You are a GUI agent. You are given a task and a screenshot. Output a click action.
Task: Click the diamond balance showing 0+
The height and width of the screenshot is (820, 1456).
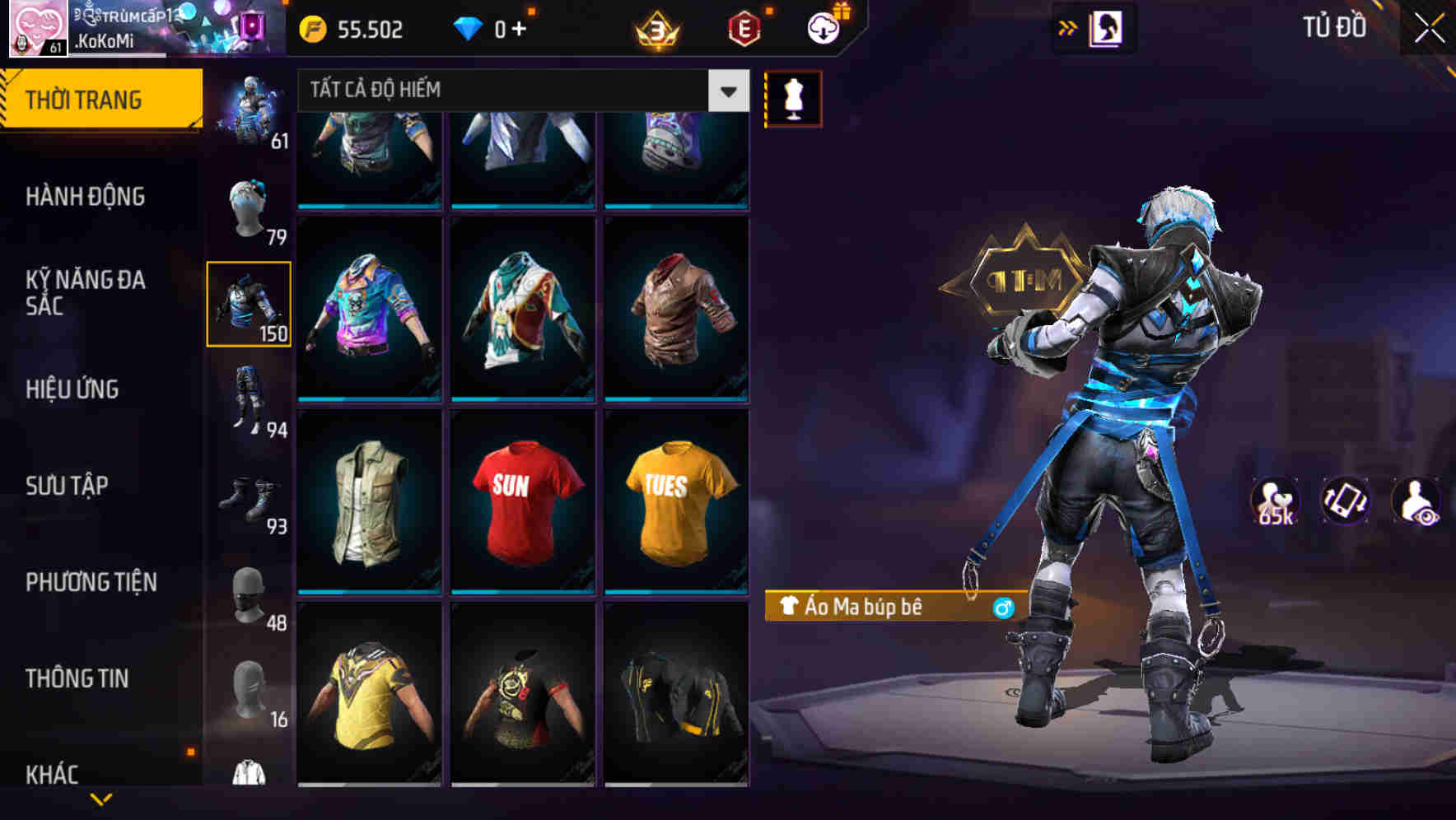tap(491, 27)
